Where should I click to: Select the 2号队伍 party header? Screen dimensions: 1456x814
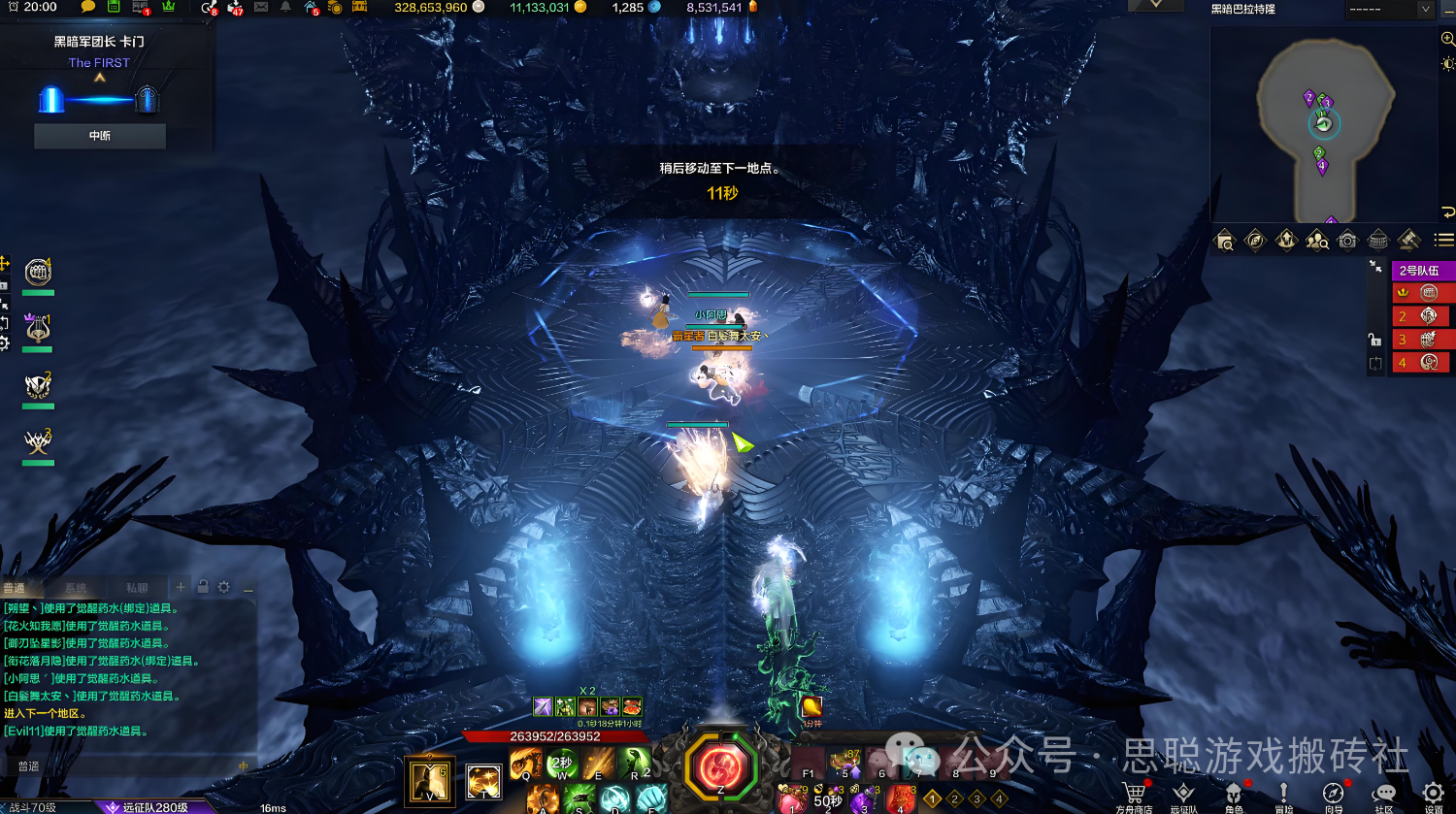pyautogui.click(x=1419, y=271)
